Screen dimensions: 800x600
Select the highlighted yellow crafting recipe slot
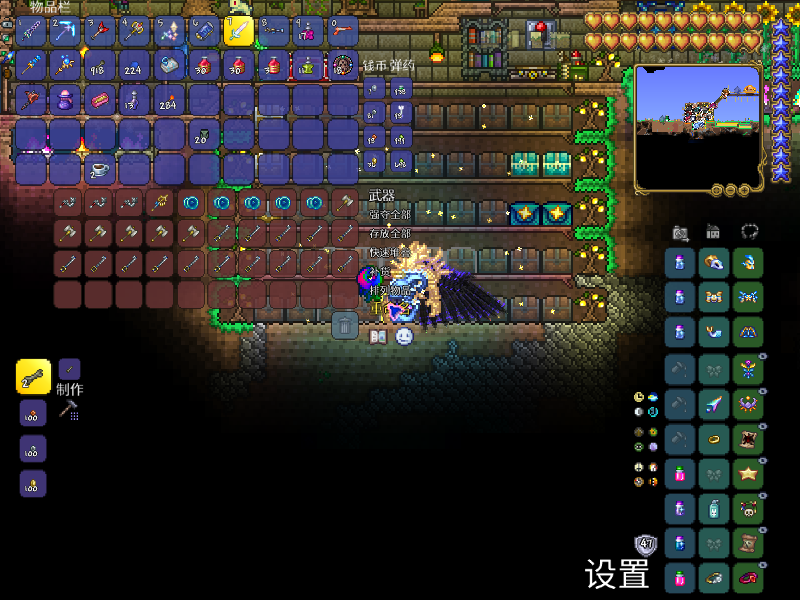[x=33, y=377]
